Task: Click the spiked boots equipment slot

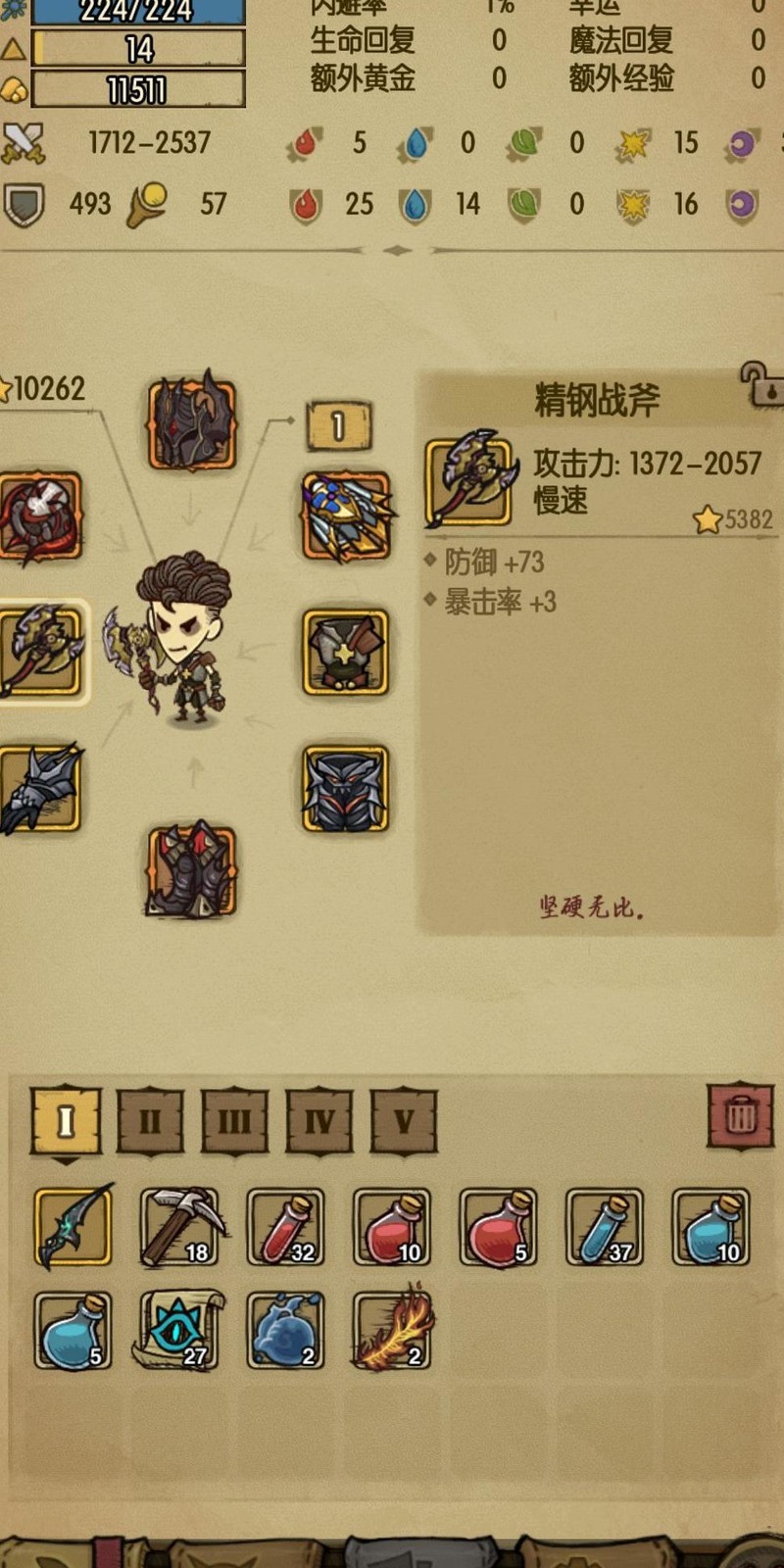Action: point(192,871)
